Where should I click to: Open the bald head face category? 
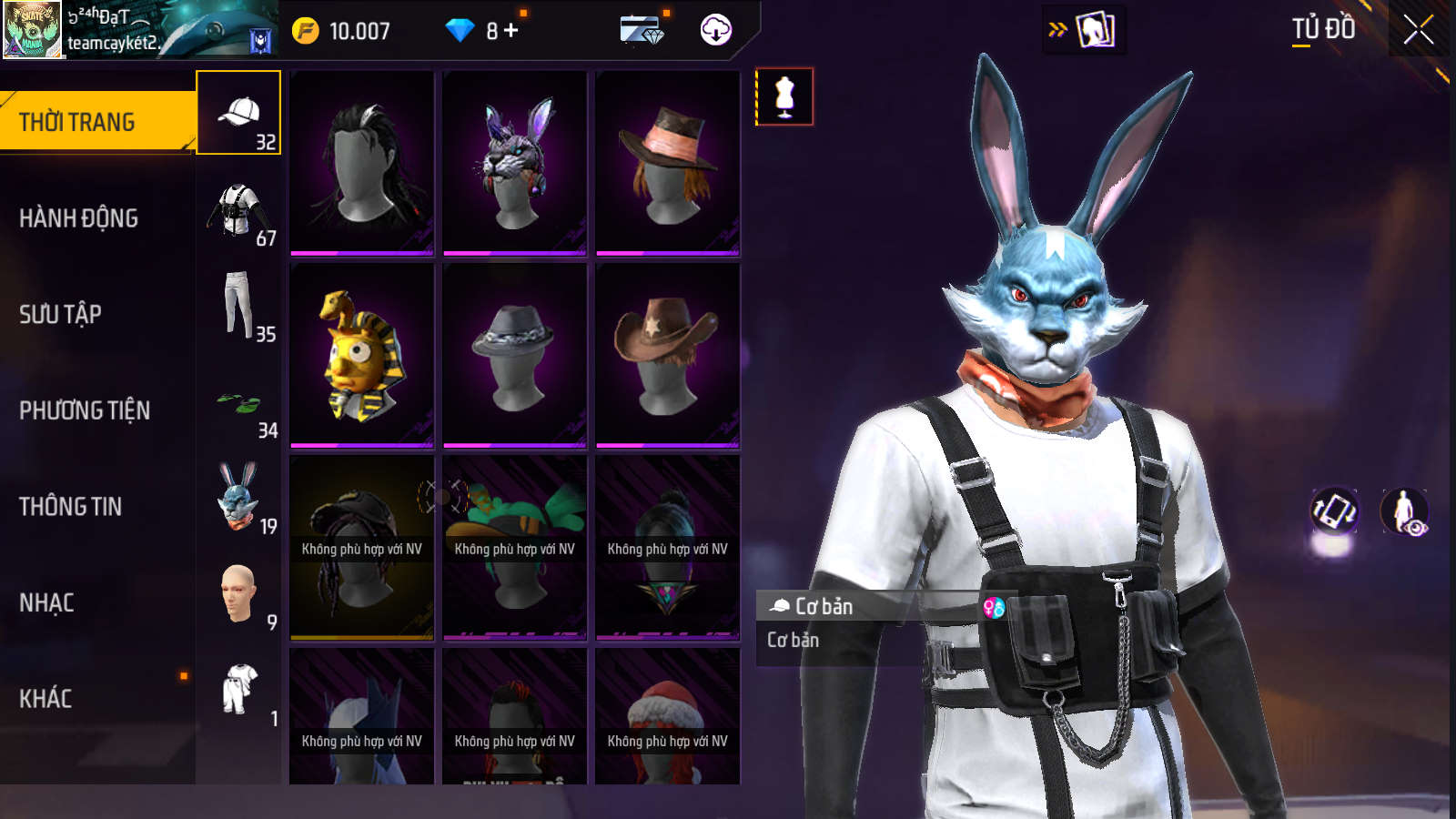(x=238, y=594)
